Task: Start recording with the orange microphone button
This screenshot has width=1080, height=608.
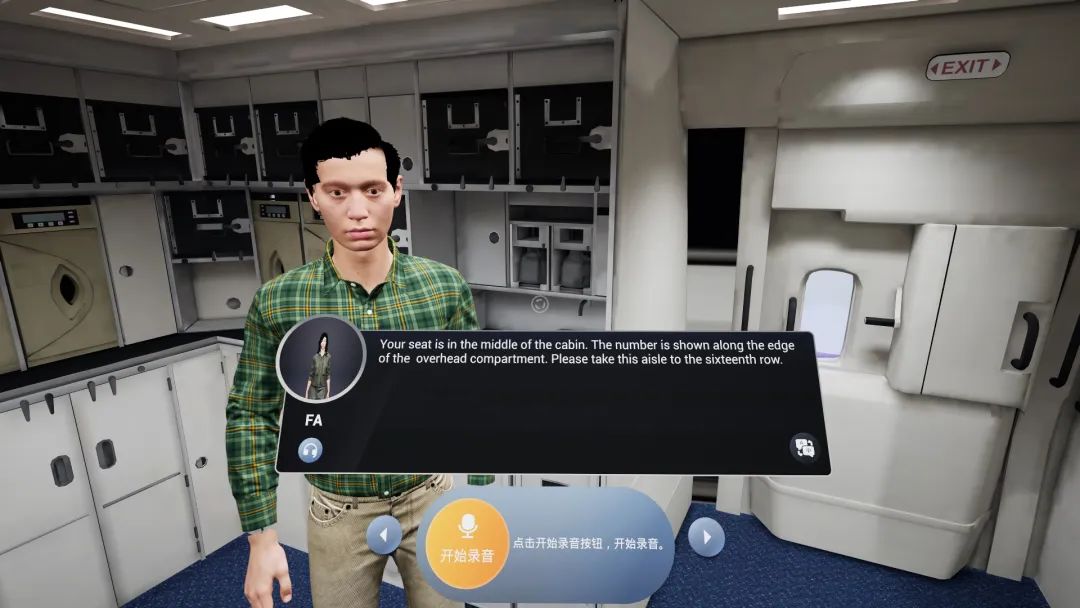Action: [467, 541]
